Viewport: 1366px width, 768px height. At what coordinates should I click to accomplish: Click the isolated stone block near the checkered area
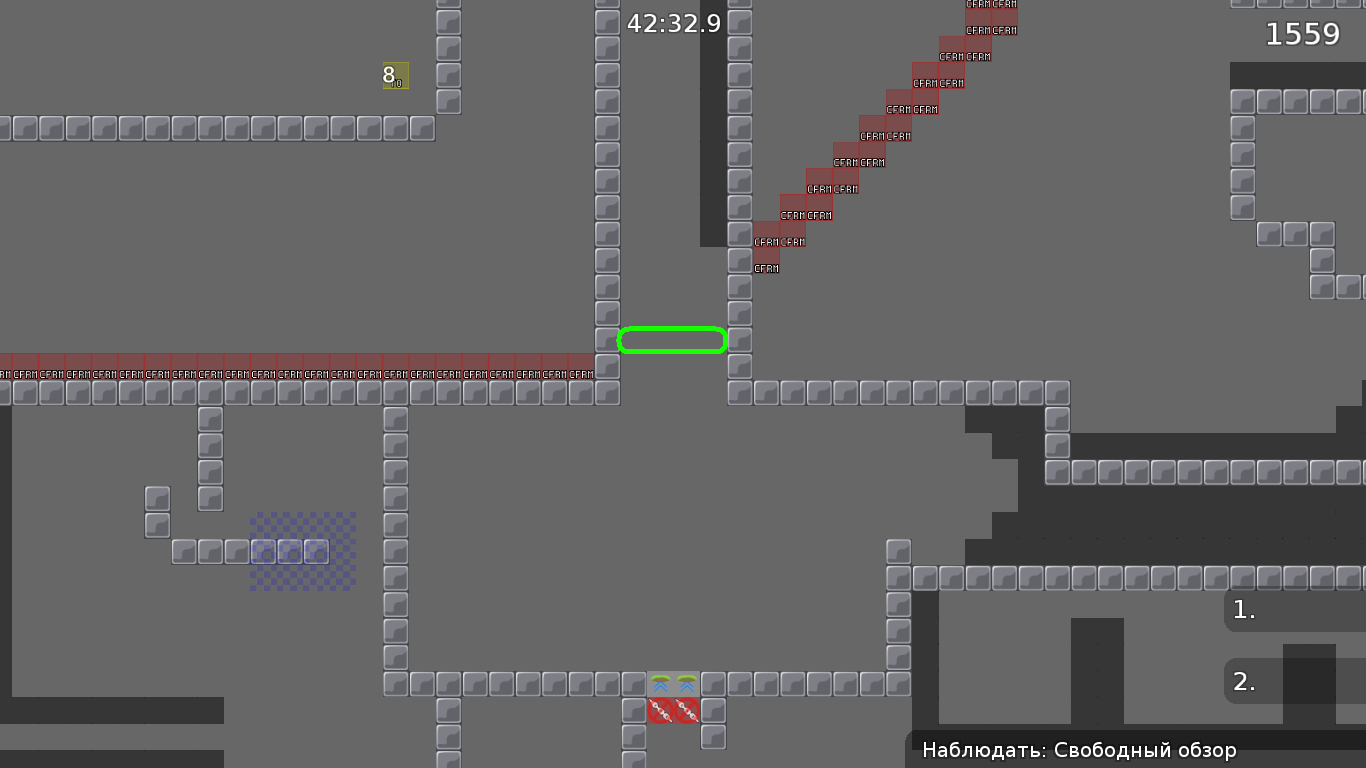[157, 496]
